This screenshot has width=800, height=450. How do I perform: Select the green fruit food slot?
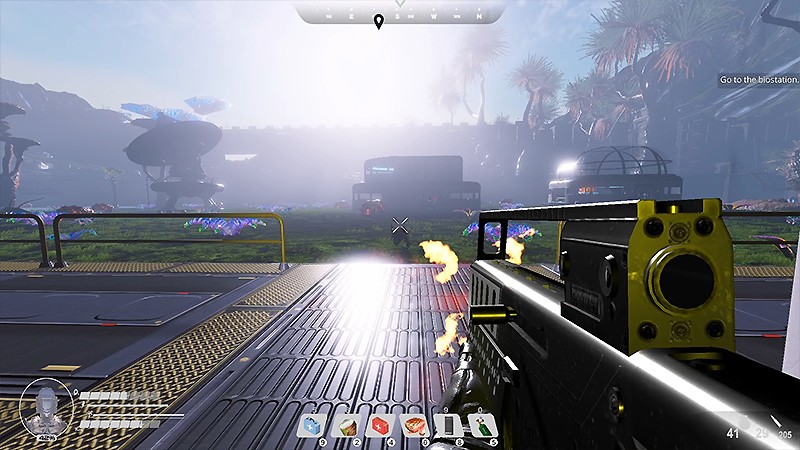tap(347, 426)
